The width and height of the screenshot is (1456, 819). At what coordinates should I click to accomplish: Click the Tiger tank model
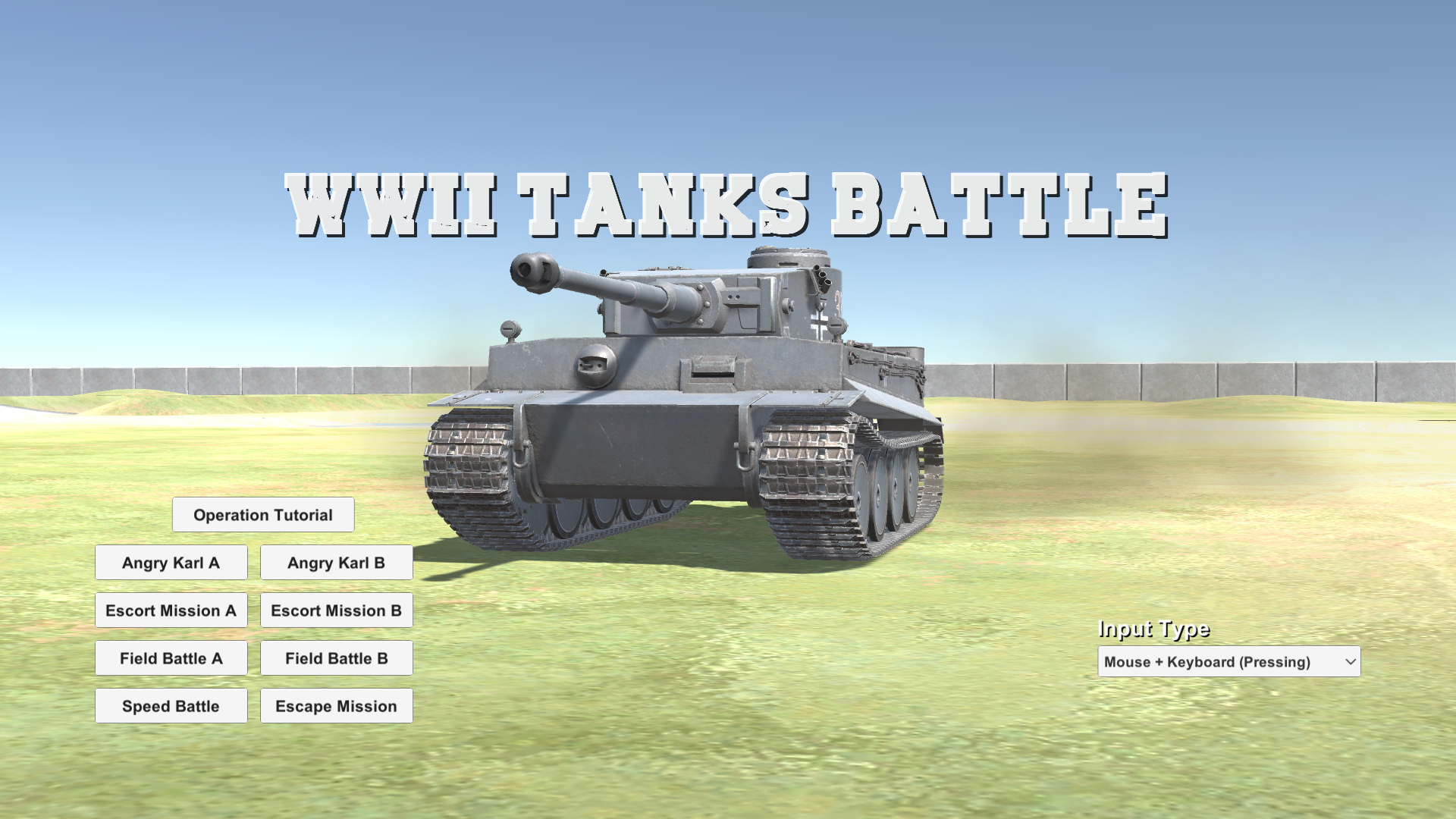point(682,417)
